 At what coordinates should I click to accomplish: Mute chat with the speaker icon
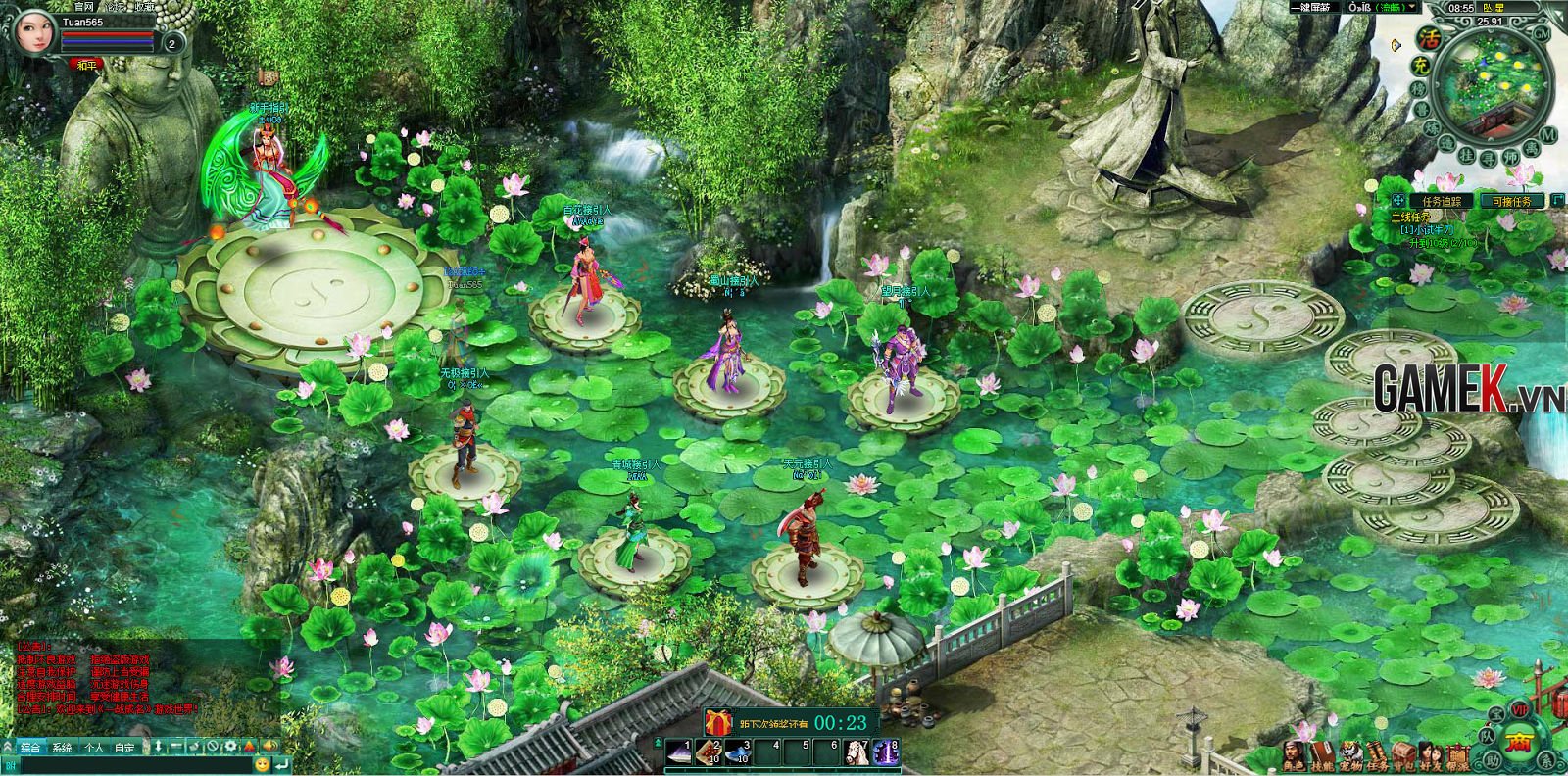tap(269, 745)
